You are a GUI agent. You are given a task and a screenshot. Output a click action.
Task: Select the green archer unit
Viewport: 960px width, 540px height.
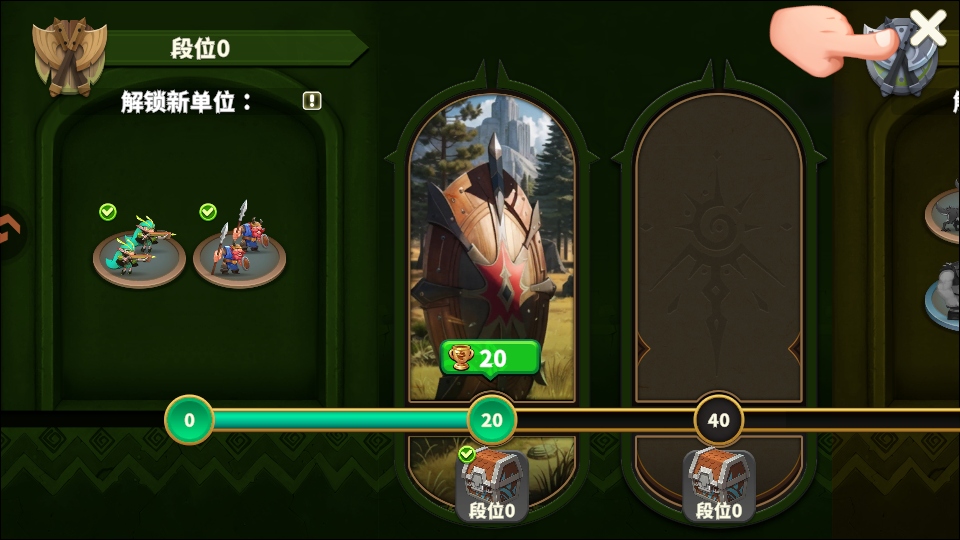click(139, 250)
